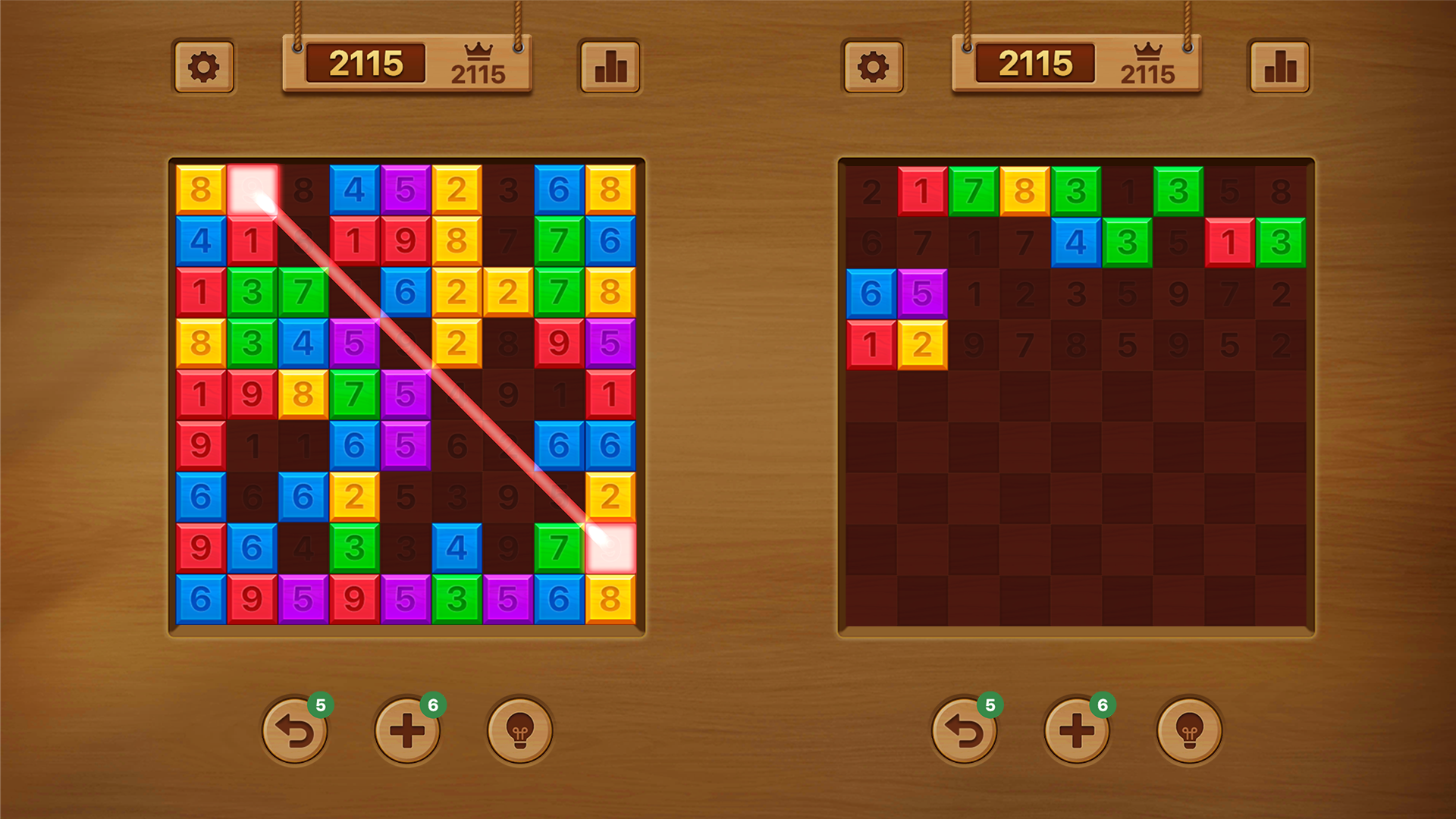Select the yellow 8 tile in the left board's top corner
1456x819 pixels.
pyautogui.click(x=201, y=190)
